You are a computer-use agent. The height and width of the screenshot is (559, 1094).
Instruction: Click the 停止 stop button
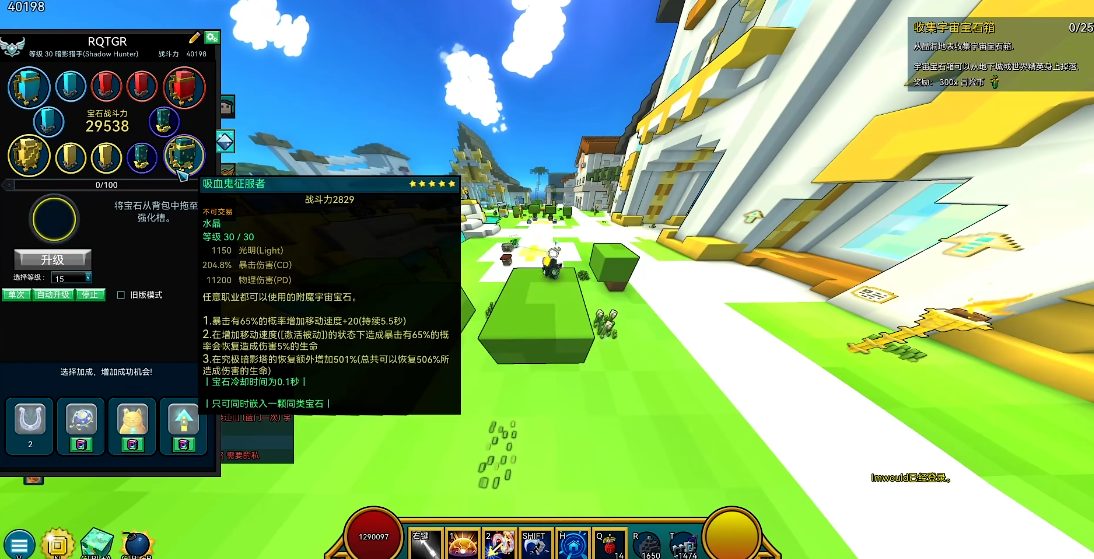90,295
